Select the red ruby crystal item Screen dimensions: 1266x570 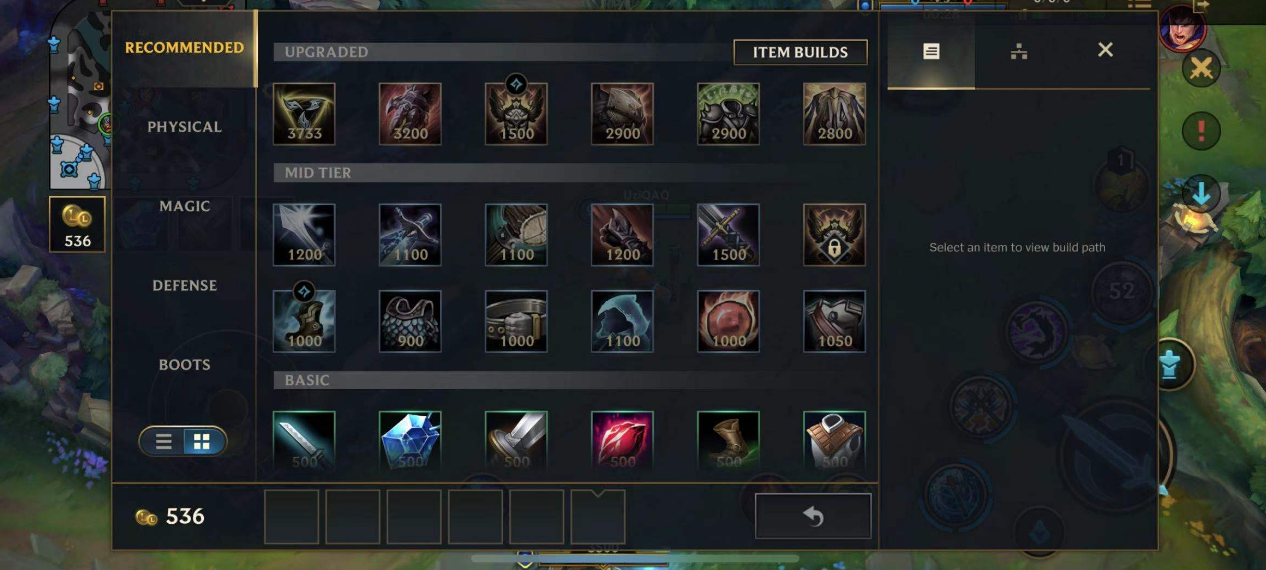click(622, 440)
